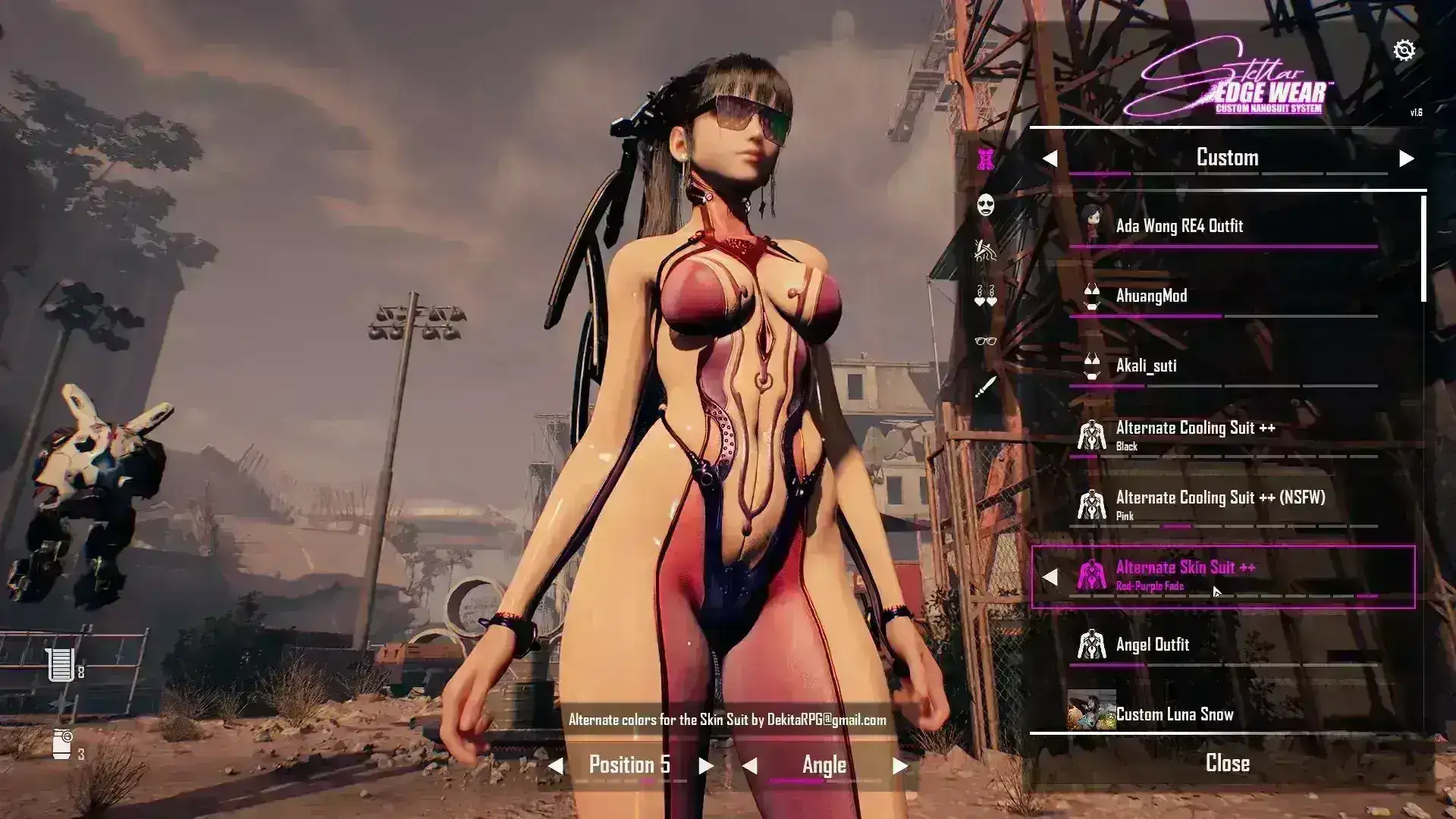Open the face customization category icon

[986, 206]
